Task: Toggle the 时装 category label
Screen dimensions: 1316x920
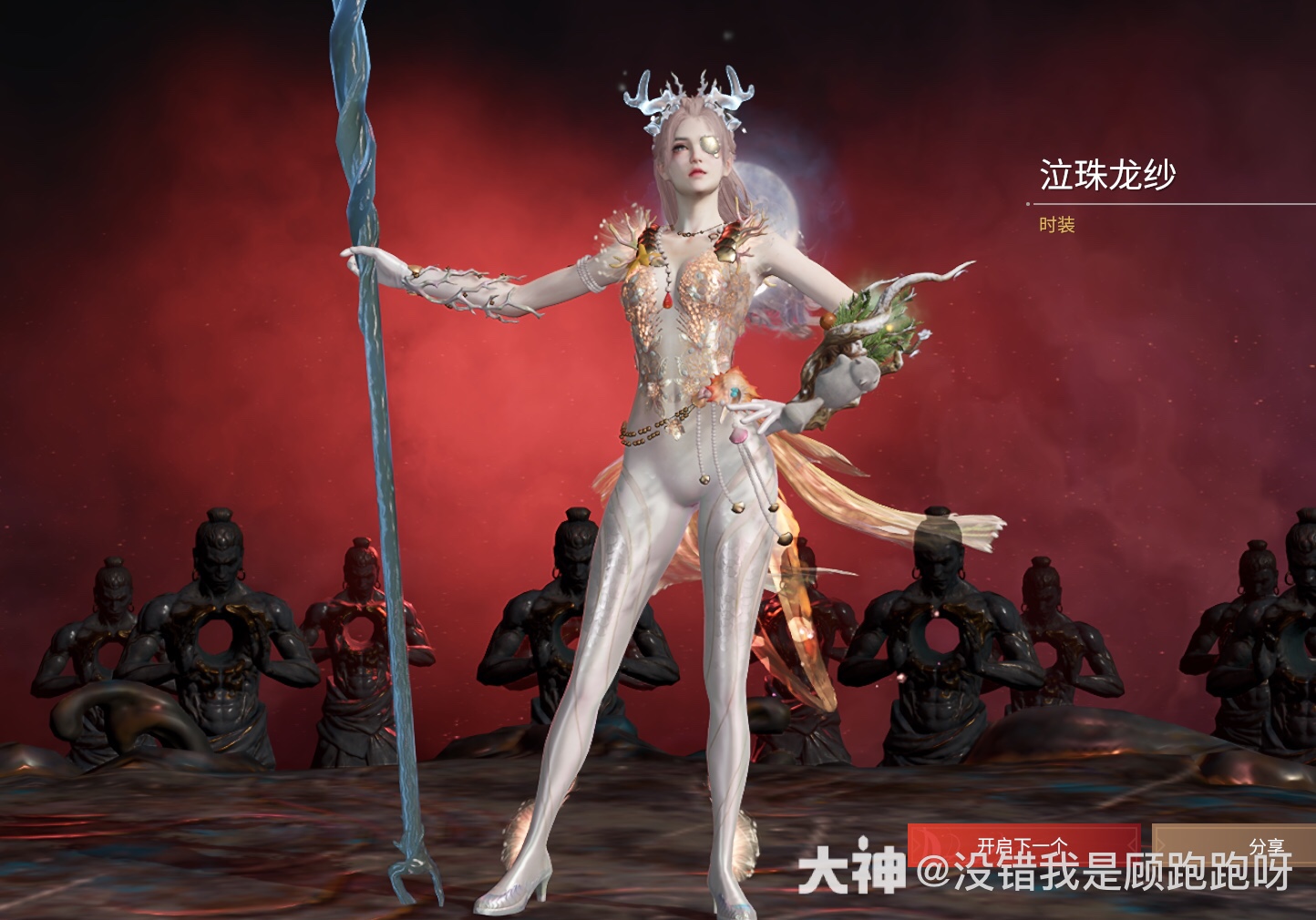Action: pyautogui.click(x=1055, y=226)
